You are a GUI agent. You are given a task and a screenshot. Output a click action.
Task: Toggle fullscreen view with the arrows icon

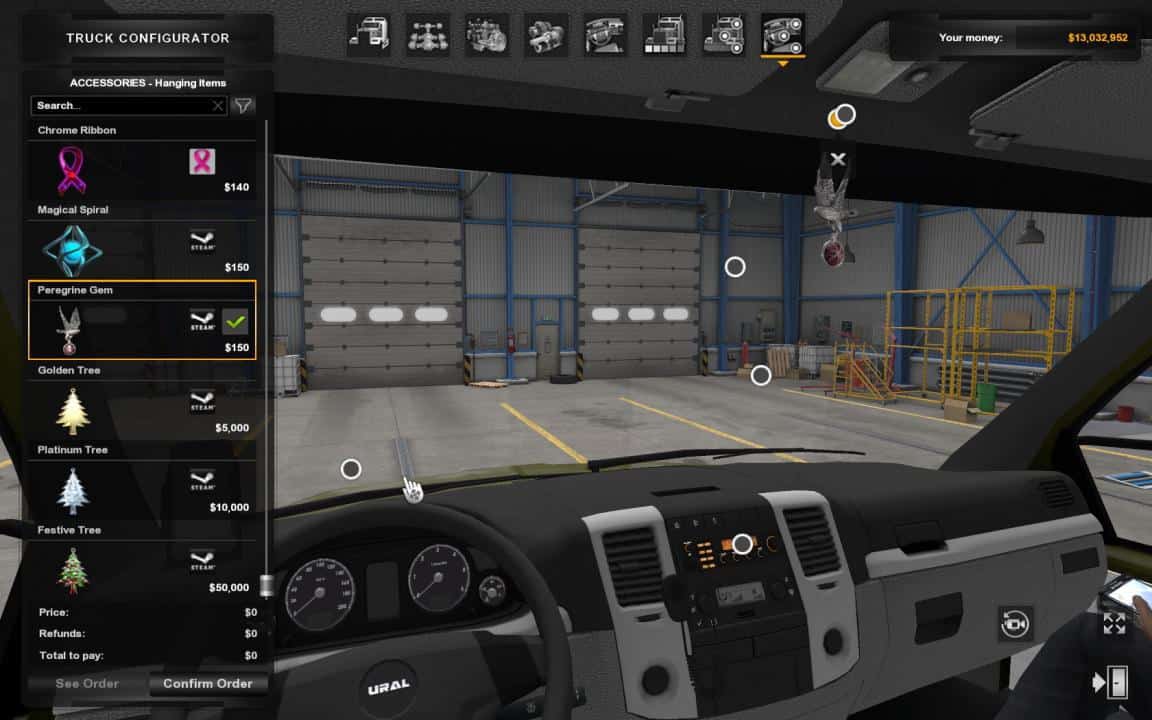point(1114,624)
